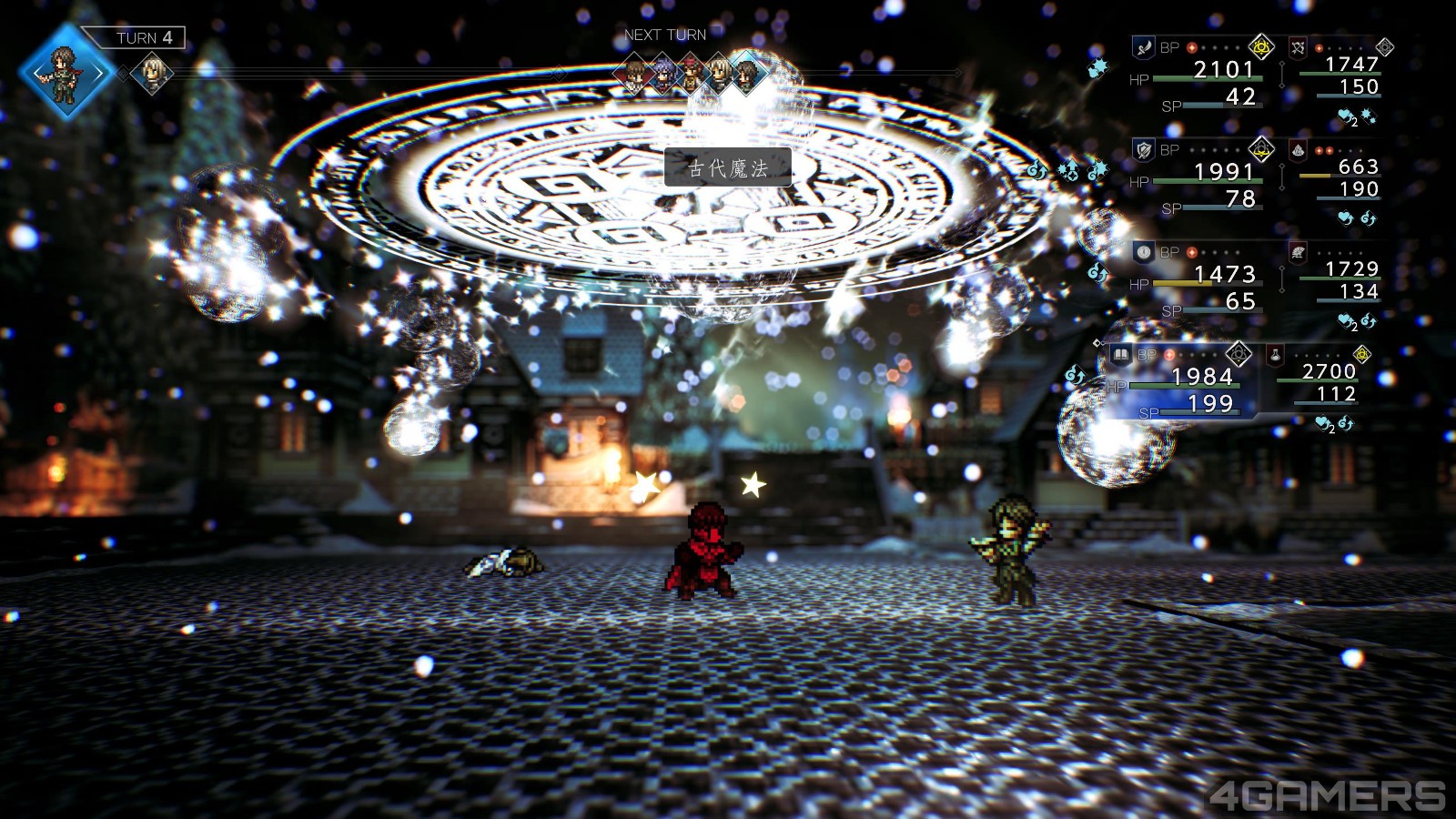Toggle the second lit BP pip beside 663 HP

tap(1329, 150)
